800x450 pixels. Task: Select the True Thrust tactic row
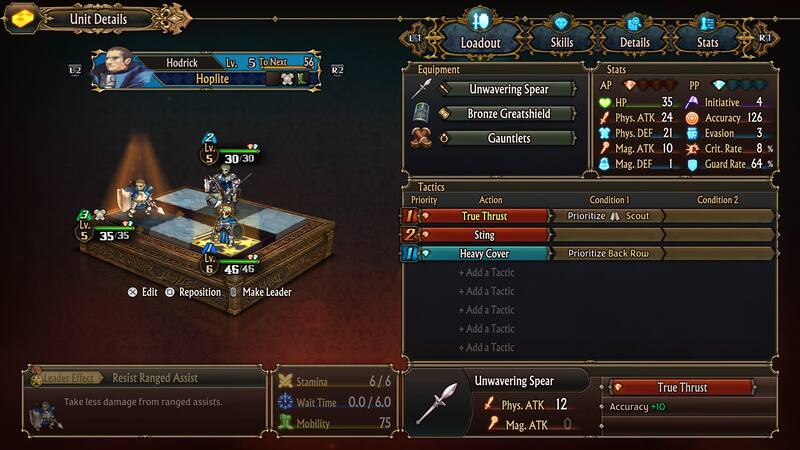click(x=485, y=216)
